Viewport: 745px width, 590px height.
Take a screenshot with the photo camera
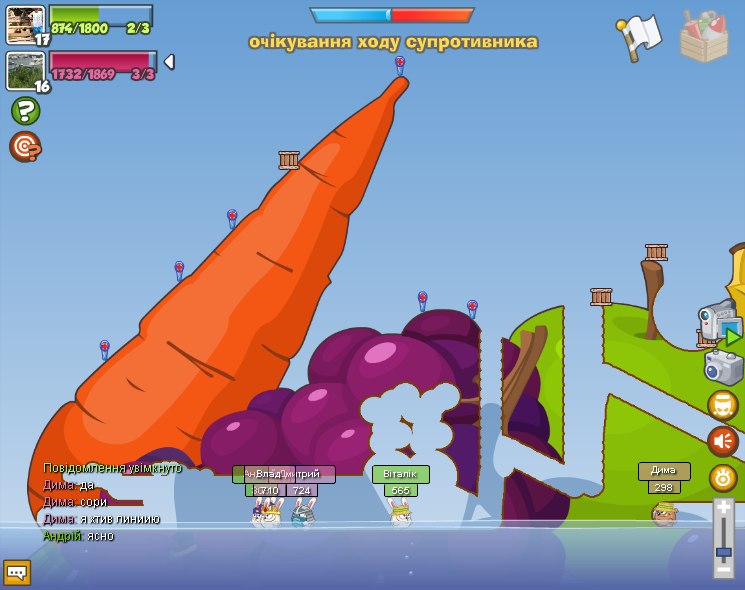click(723, 366)
